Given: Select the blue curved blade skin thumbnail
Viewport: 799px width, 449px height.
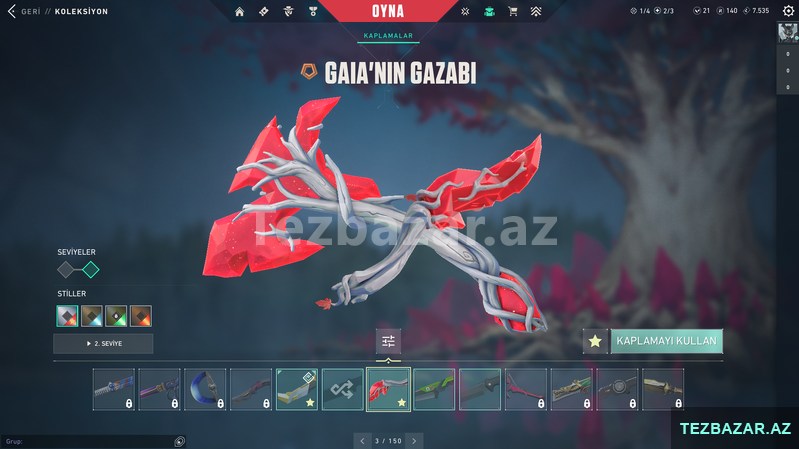Looking at the screenshot, I should tap(205, 389).
